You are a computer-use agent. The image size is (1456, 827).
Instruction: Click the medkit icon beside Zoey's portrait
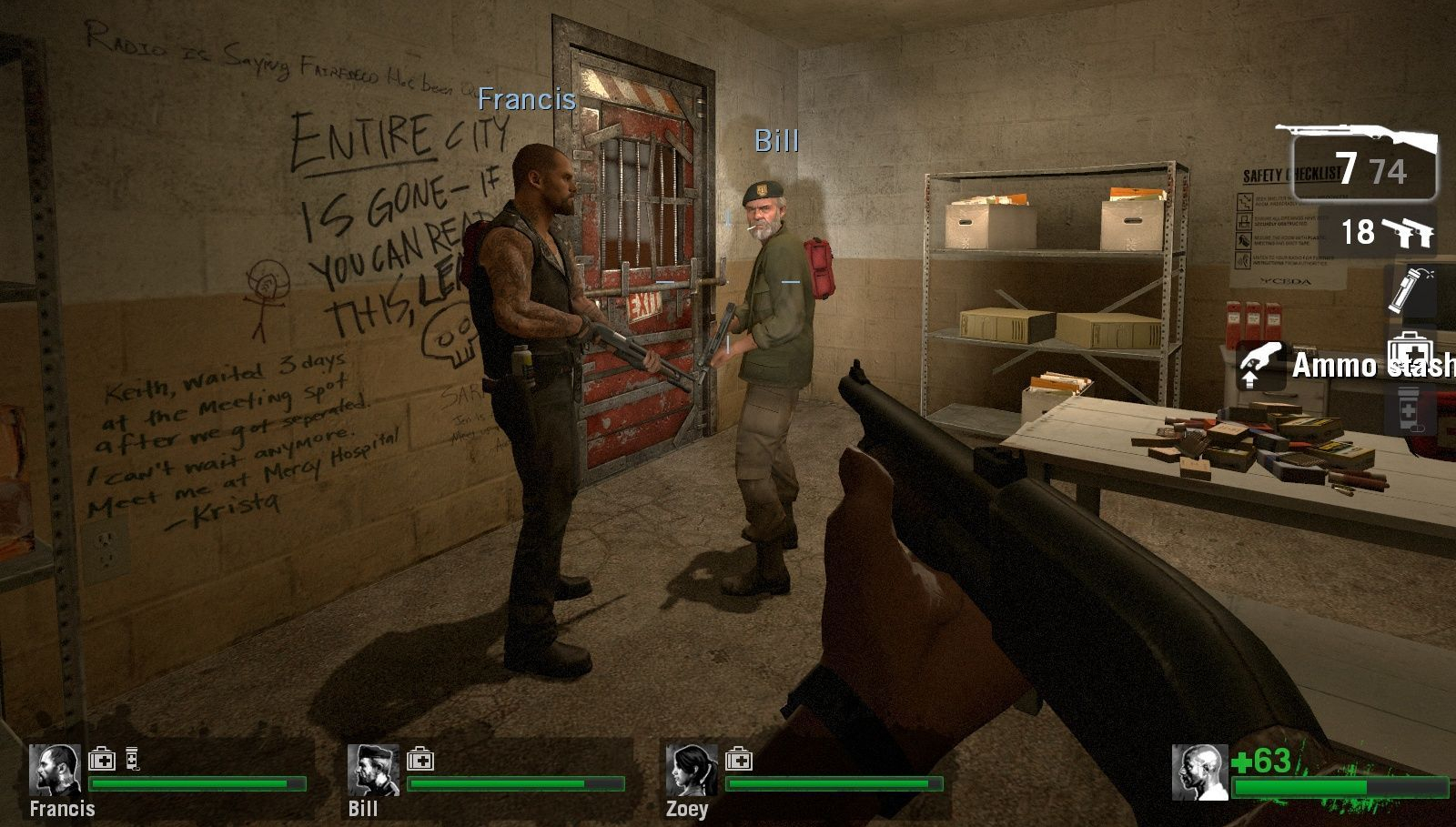pos(738,760)
